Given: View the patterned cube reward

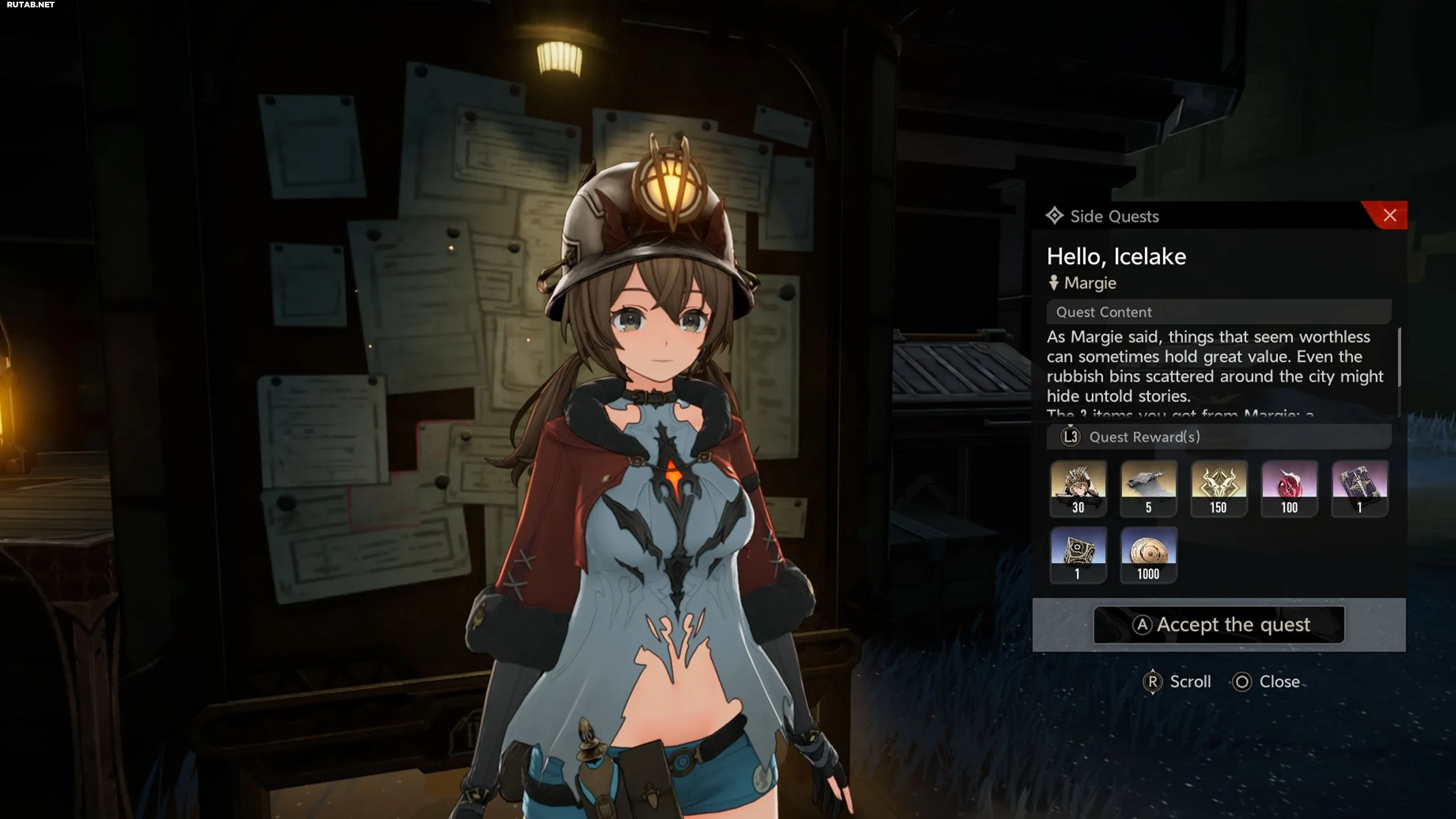Looking at the screenshot, I should tap(1078, 555).
